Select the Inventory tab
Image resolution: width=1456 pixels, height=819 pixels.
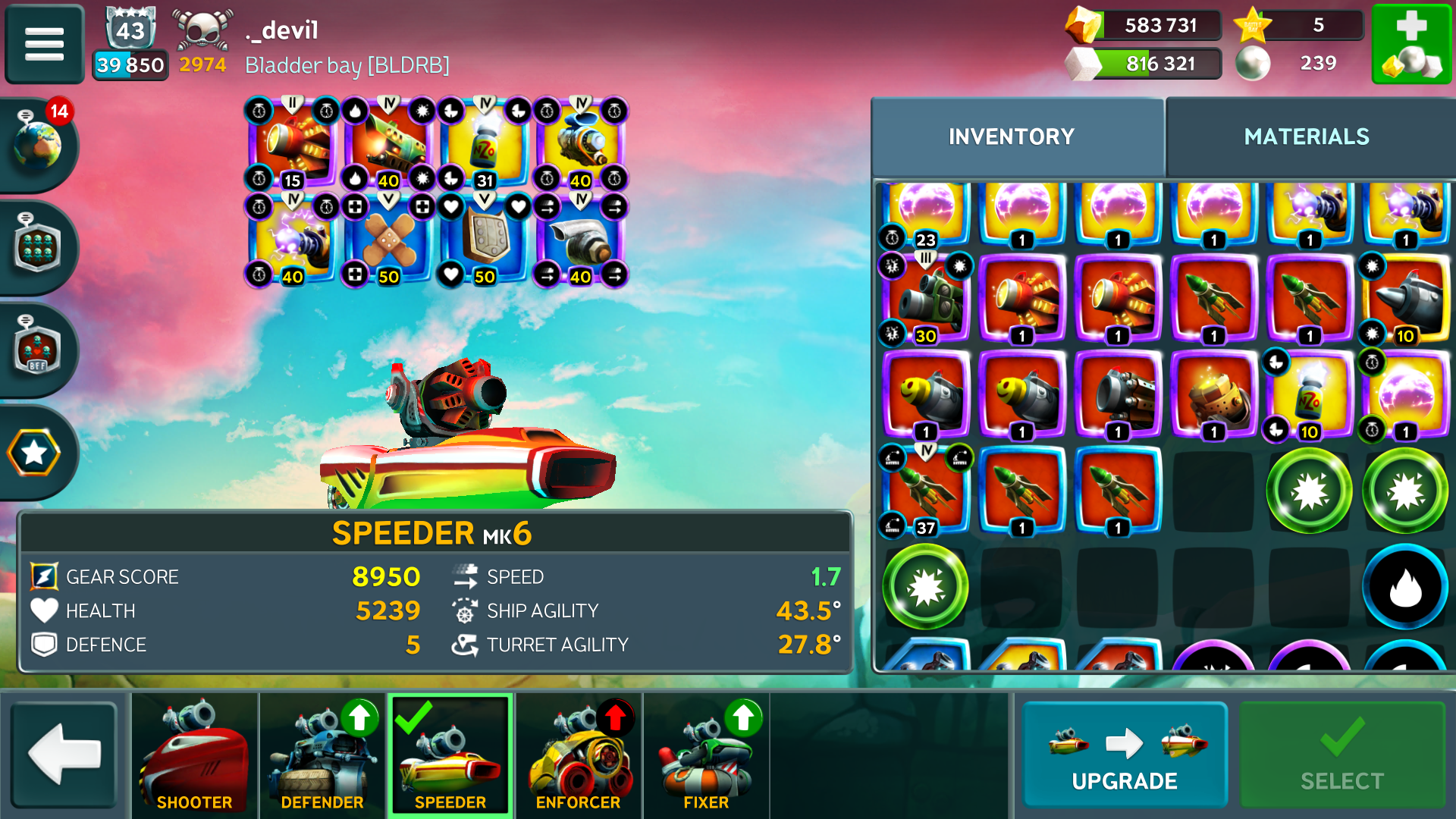tap(1011, 136)
